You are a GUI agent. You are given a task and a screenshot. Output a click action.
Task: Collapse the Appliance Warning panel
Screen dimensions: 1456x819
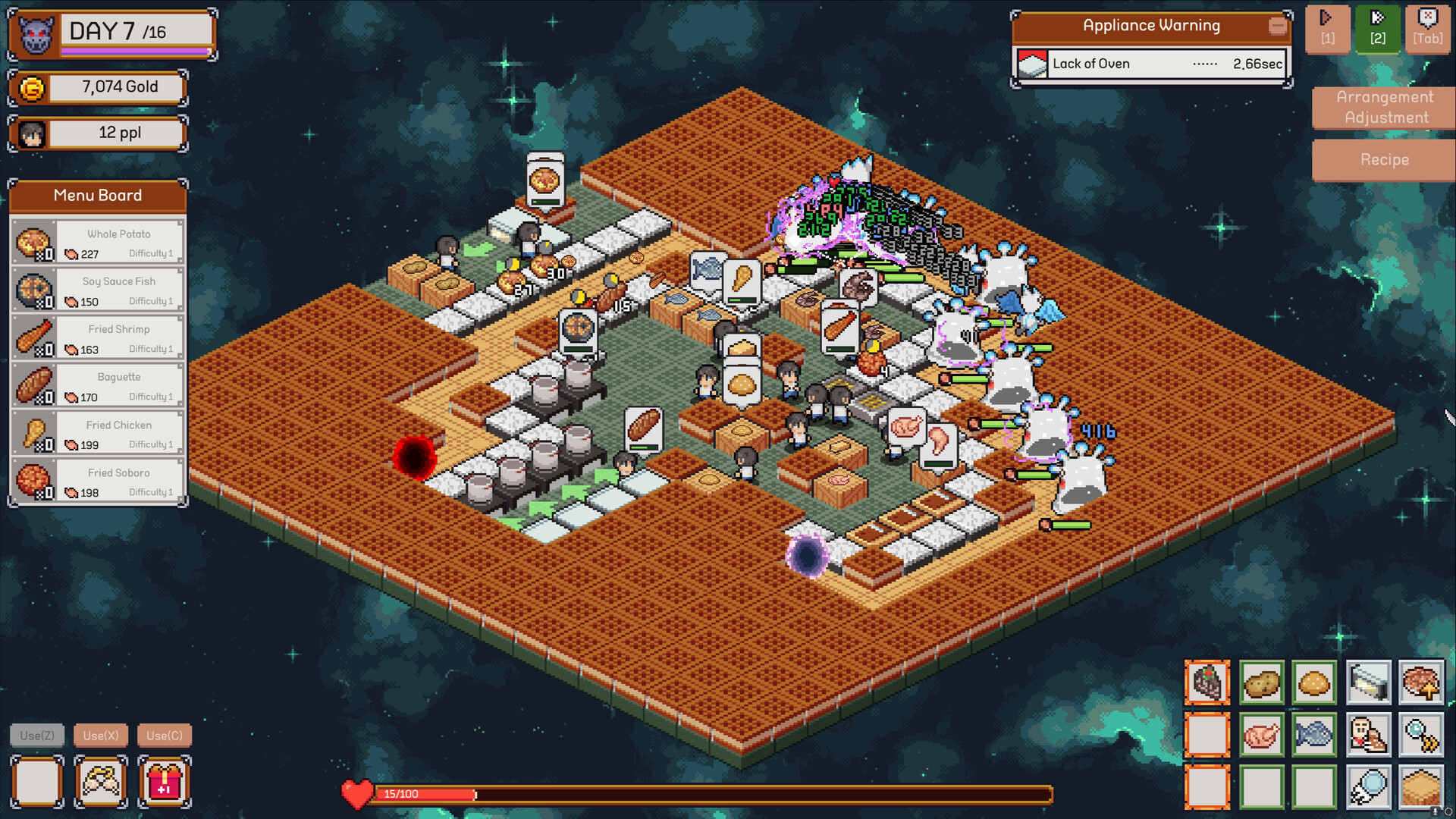tap(1278, 25)
